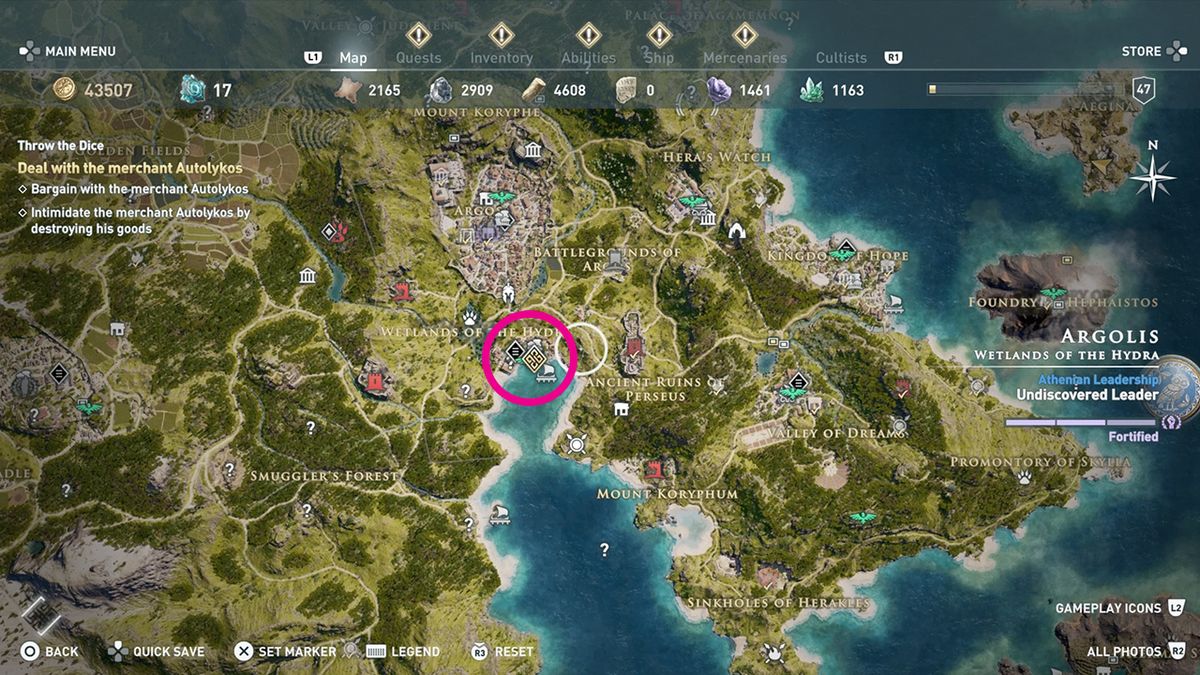Select the temple icon near Mount Koryphe
Viewport: 1200px width, 675px height.
[533, 152]
